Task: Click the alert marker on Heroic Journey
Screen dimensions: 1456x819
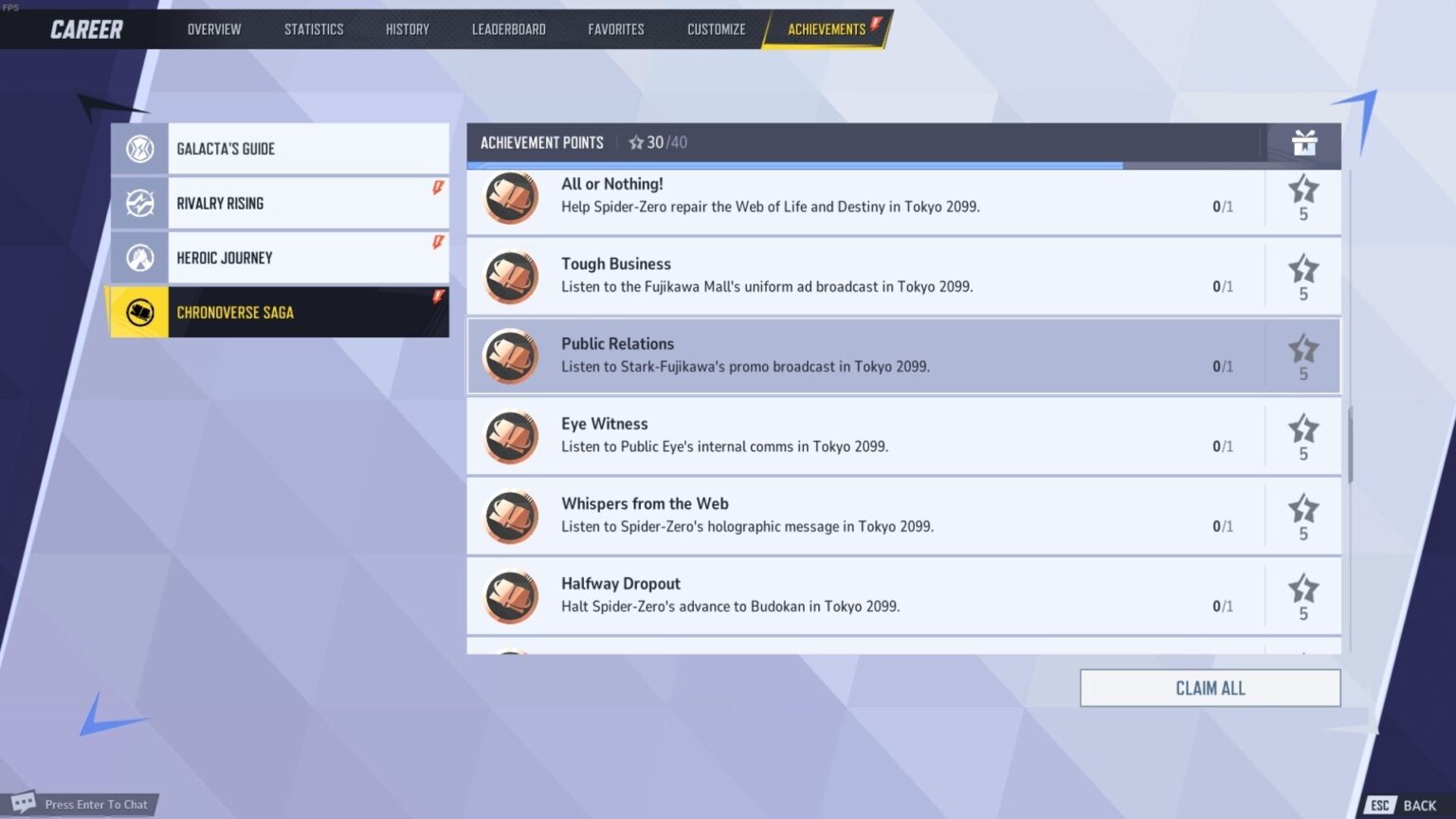Action: pyautogui.click(x=437, y=242)
